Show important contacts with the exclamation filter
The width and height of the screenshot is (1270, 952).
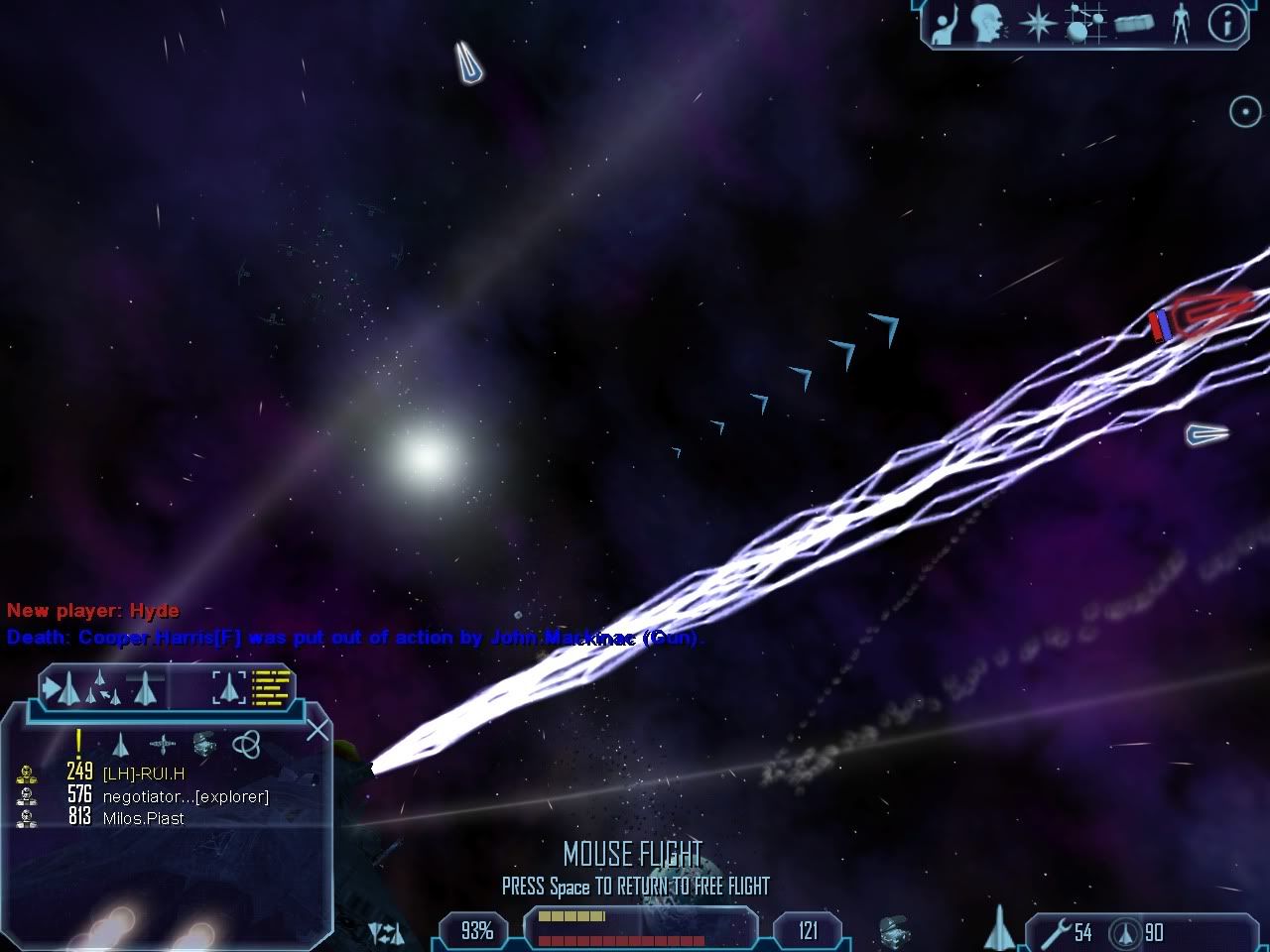click(78, 743)
